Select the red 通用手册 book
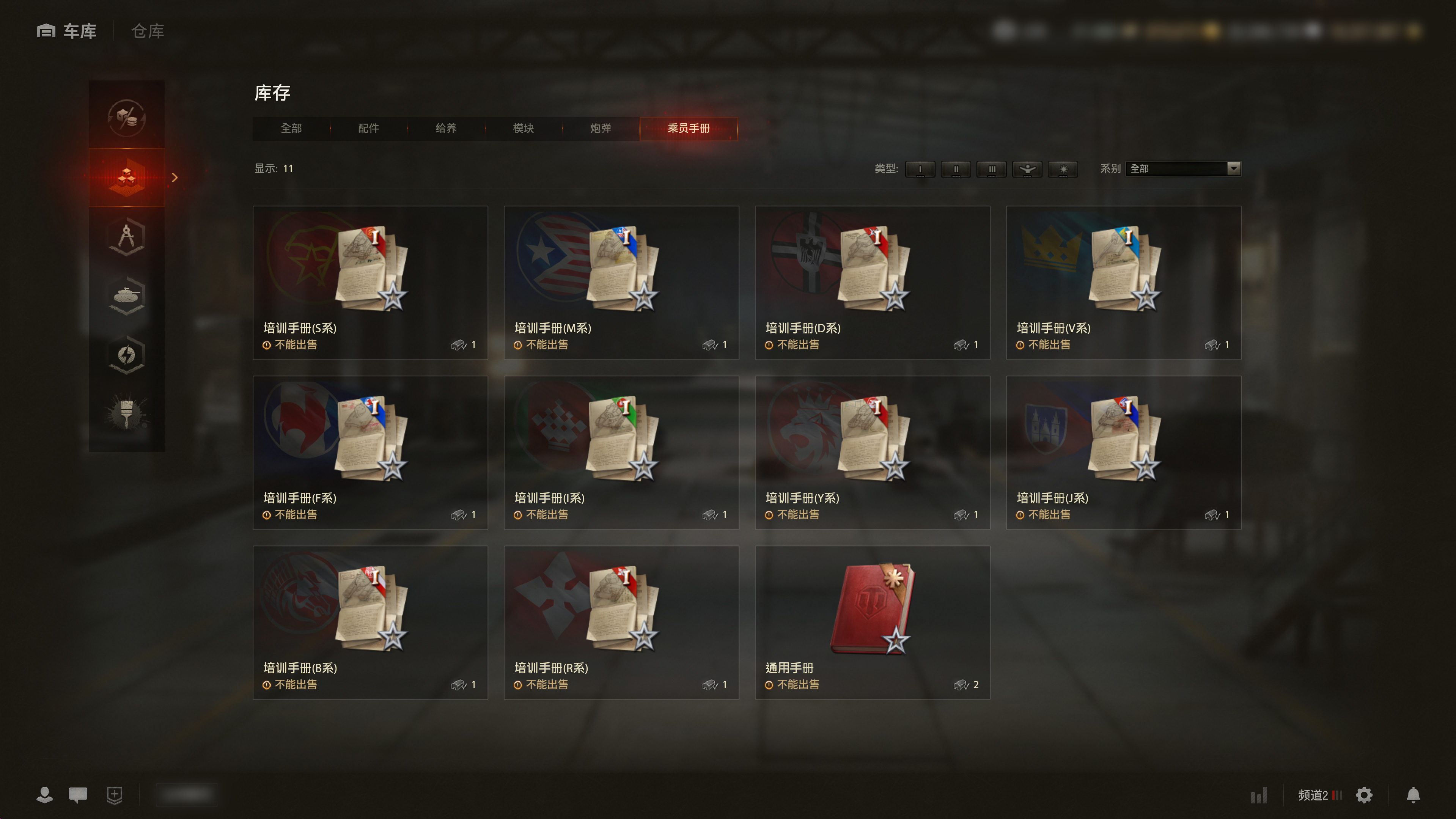The image size is (1456, 819). (x=872, y=622)
